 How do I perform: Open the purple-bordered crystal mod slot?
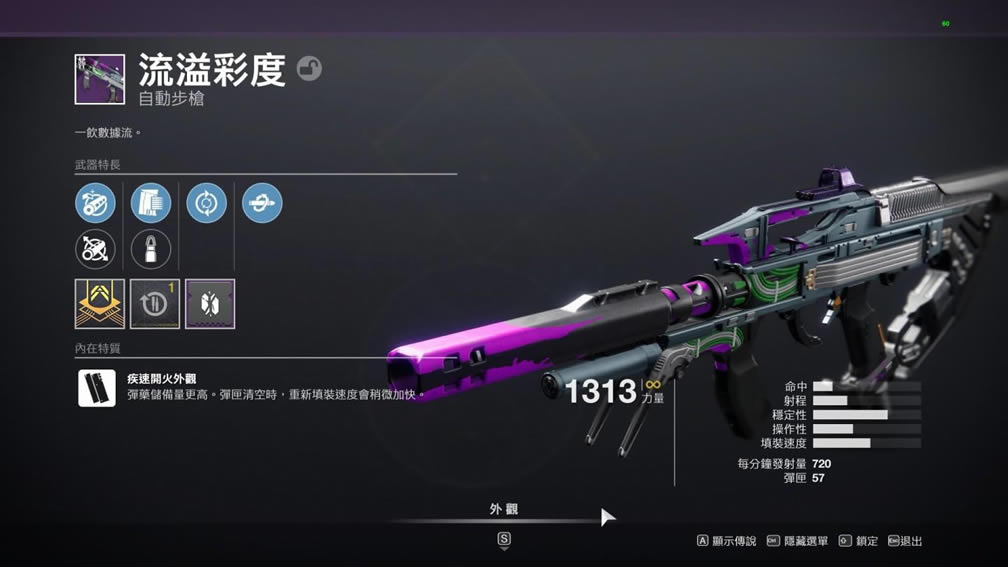pos(210,304)
